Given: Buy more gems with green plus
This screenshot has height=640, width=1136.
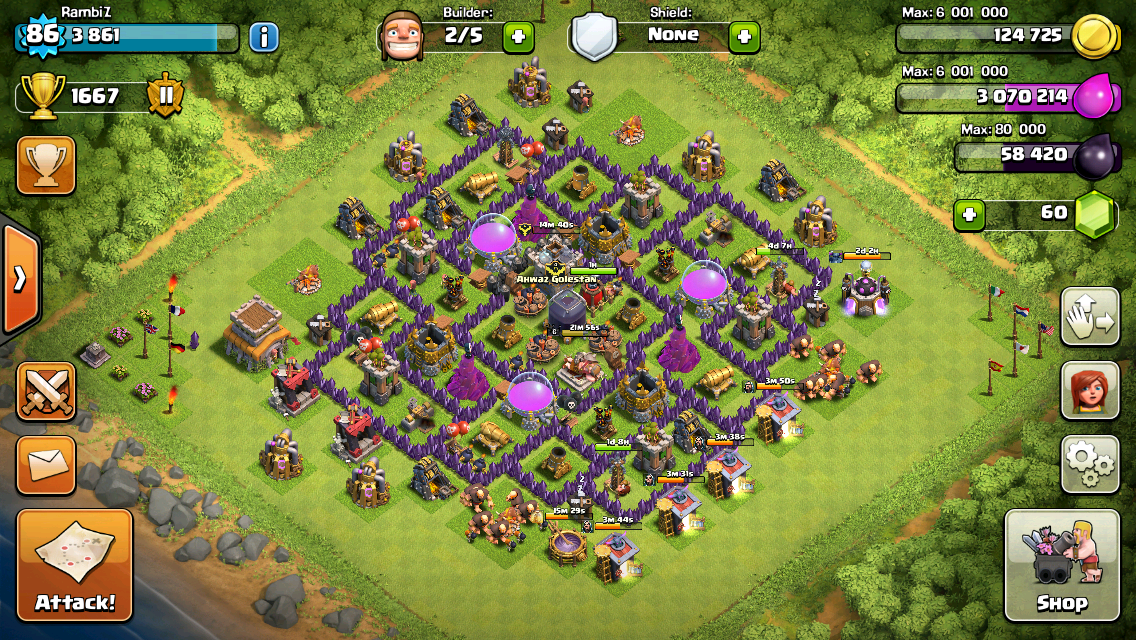Looking at the screenshot, I should (x=968, y=214).
